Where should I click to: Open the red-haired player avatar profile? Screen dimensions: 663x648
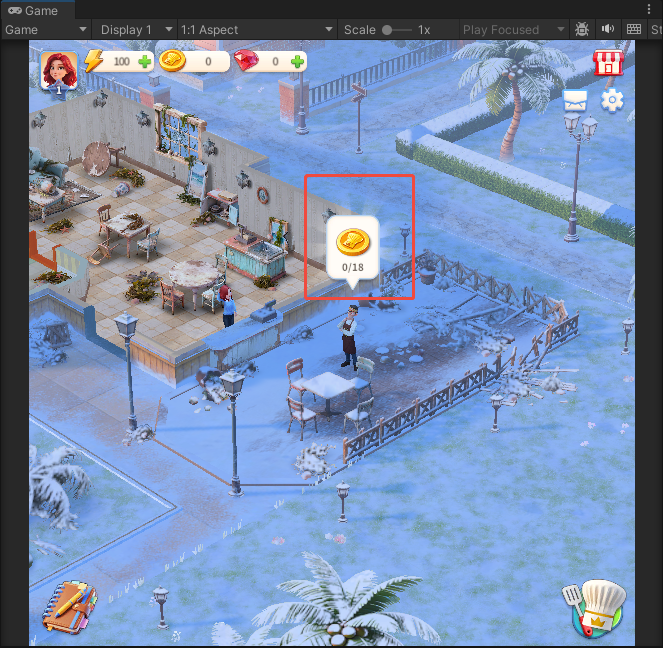(x=59, y=71)
